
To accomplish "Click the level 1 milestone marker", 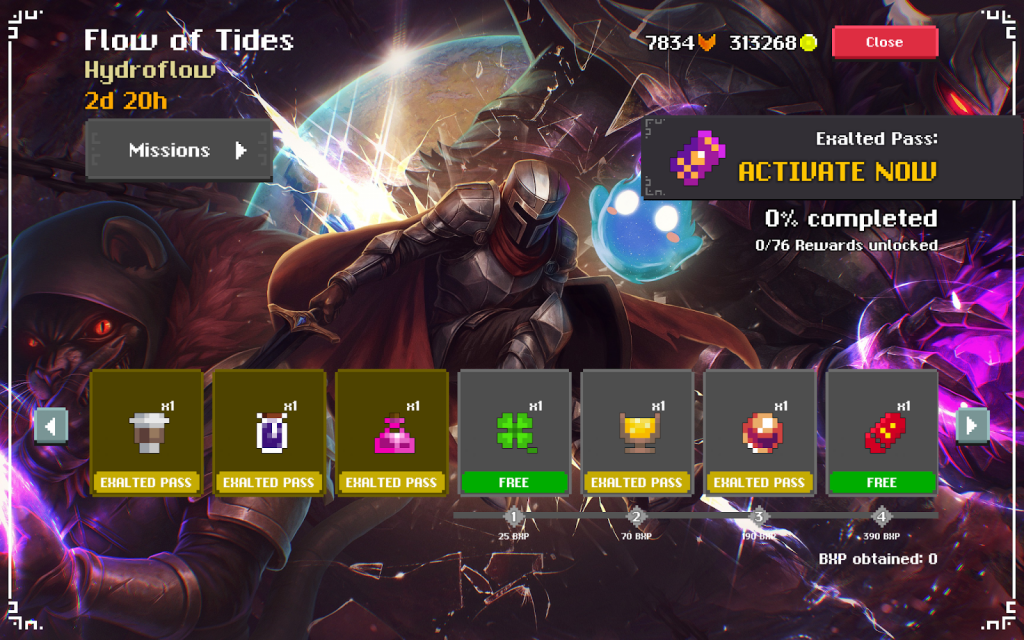I will [x=514, y=517].
